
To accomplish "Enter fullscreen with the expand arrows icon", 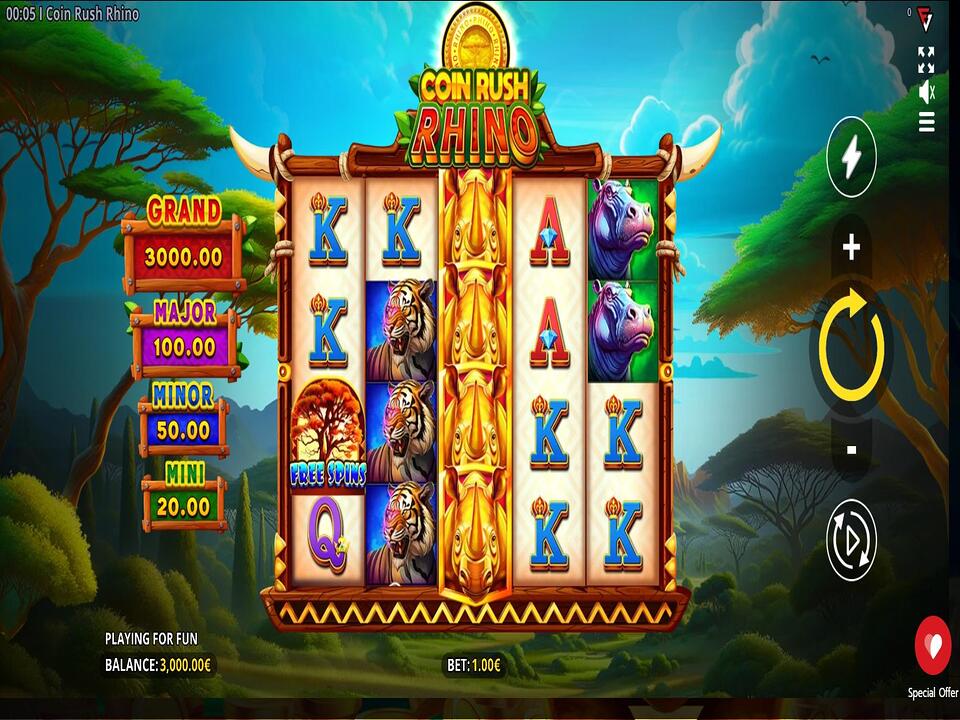I will [926, 60].
